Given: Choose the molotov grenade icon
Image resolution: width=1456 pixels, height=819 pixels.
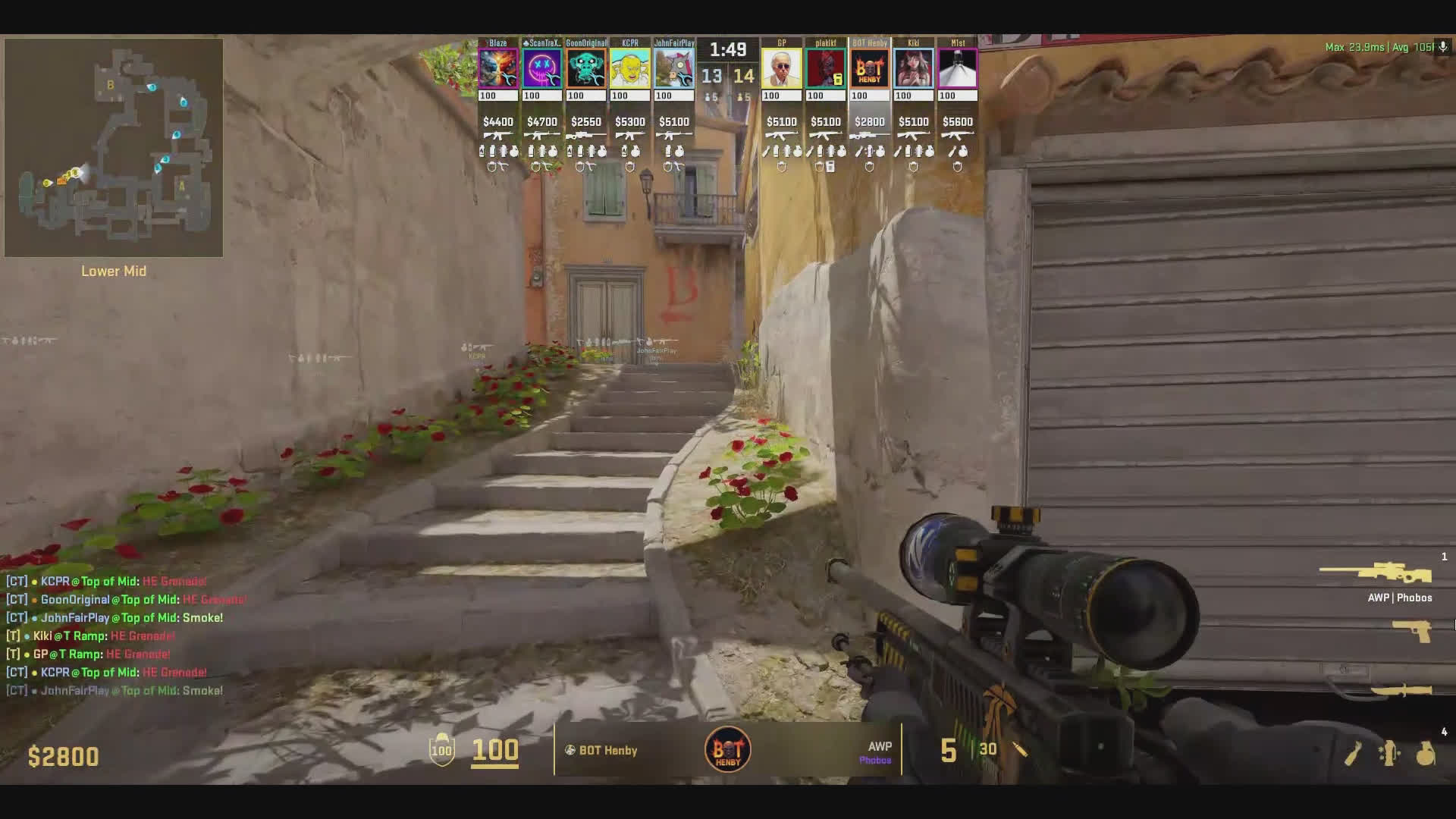Looking at the screenshot, I should (x=1353, y=754).
